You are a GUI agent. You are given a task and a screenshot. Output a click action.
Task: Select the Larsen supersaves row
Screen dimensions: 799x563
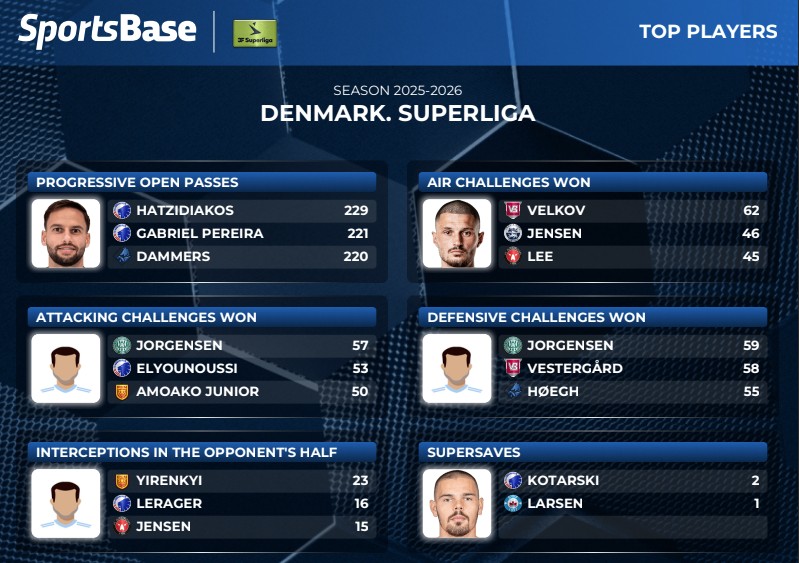point(632,503)
